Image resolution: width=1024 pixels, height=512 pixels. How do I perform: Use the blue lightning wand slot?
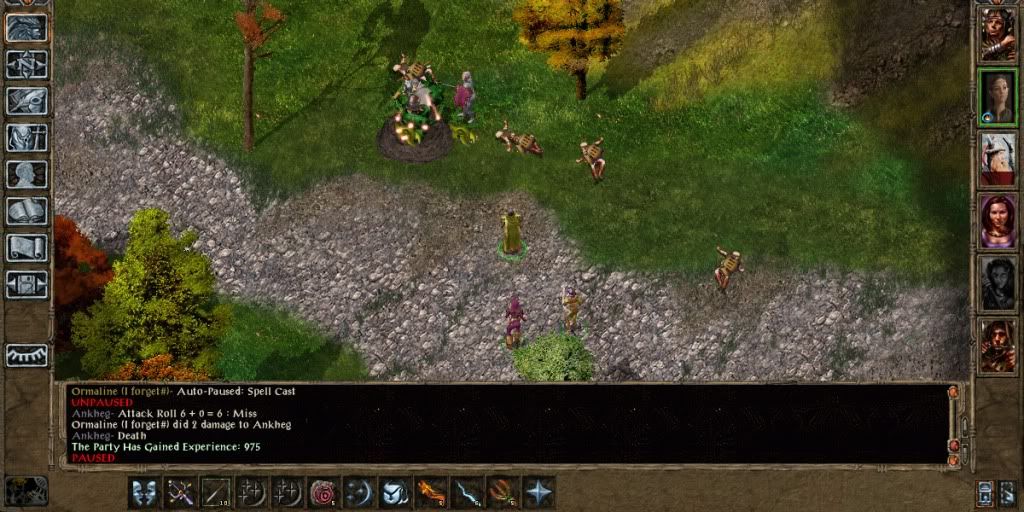coord(467,492)
